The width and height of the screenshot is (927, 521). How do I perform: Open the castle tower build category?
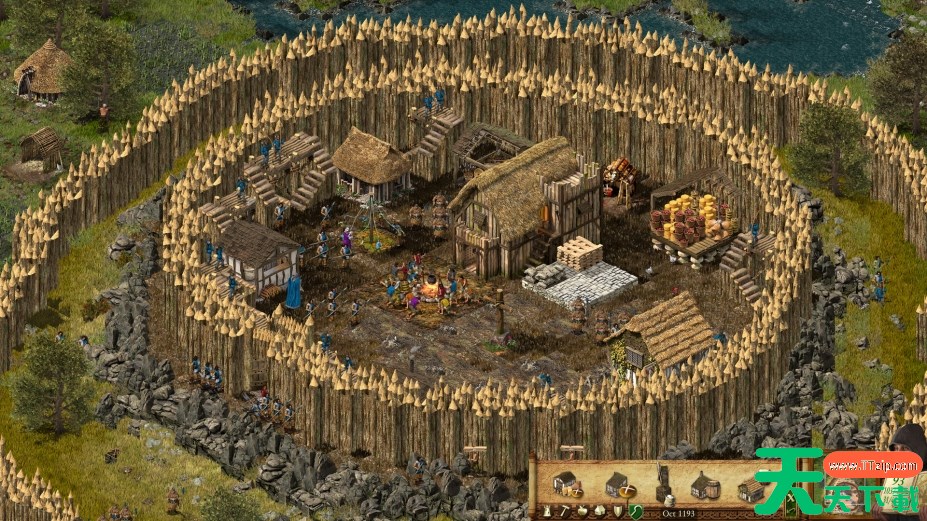pos(545,511)
